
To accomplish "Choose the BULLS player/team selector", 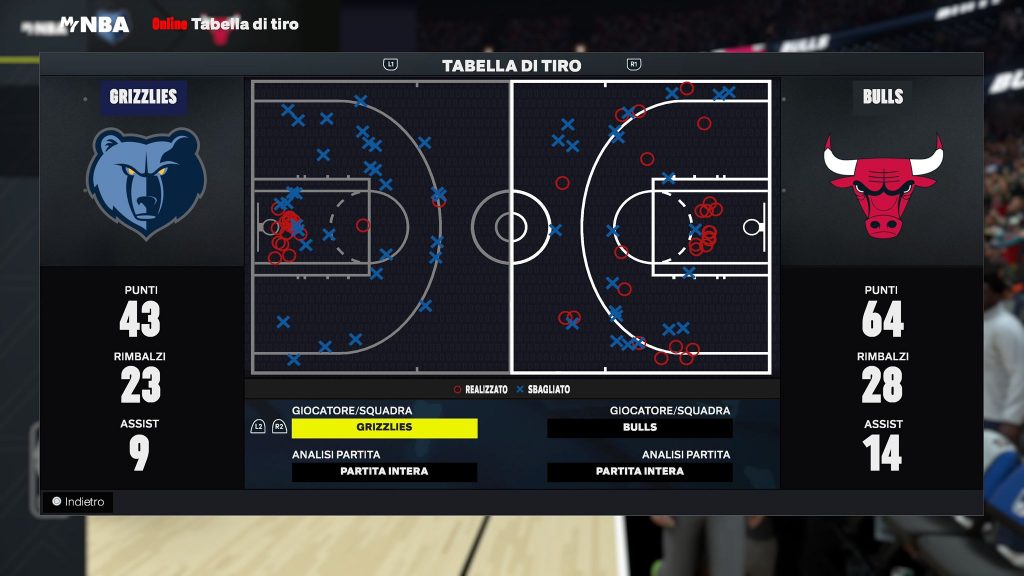I will (640, 428).
